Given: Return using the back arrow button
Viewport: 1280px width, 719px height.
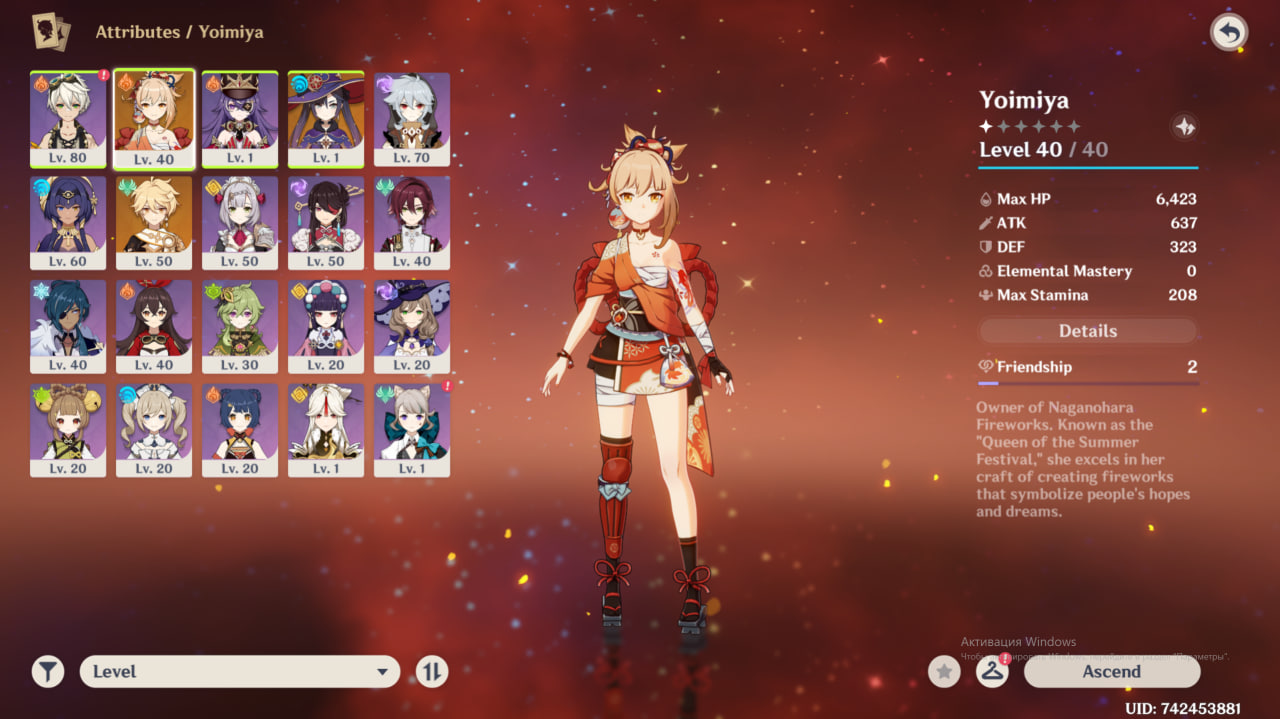Looking at the screenshot, I should 1229,33.
